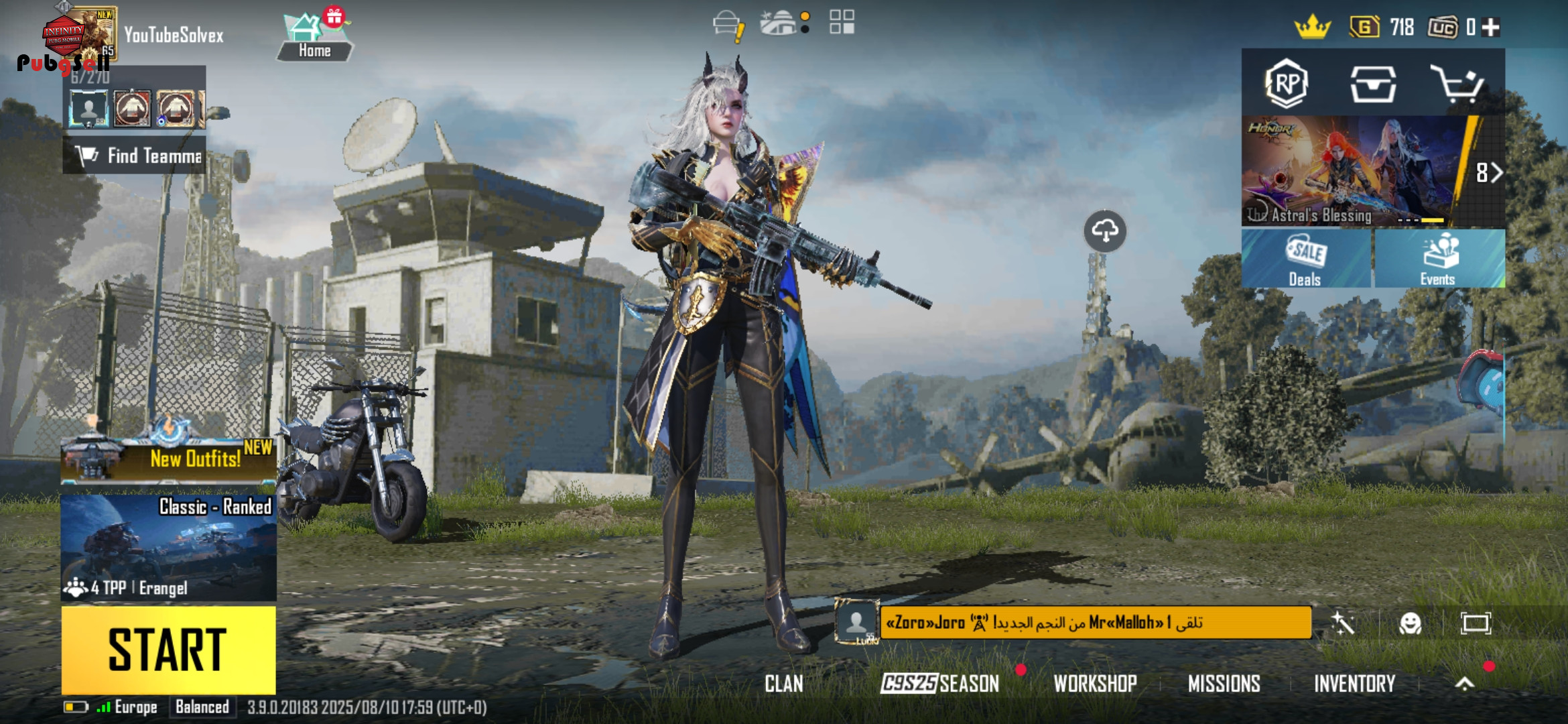Open the supply crate icon beside RP

click(x=1372, y=84)
